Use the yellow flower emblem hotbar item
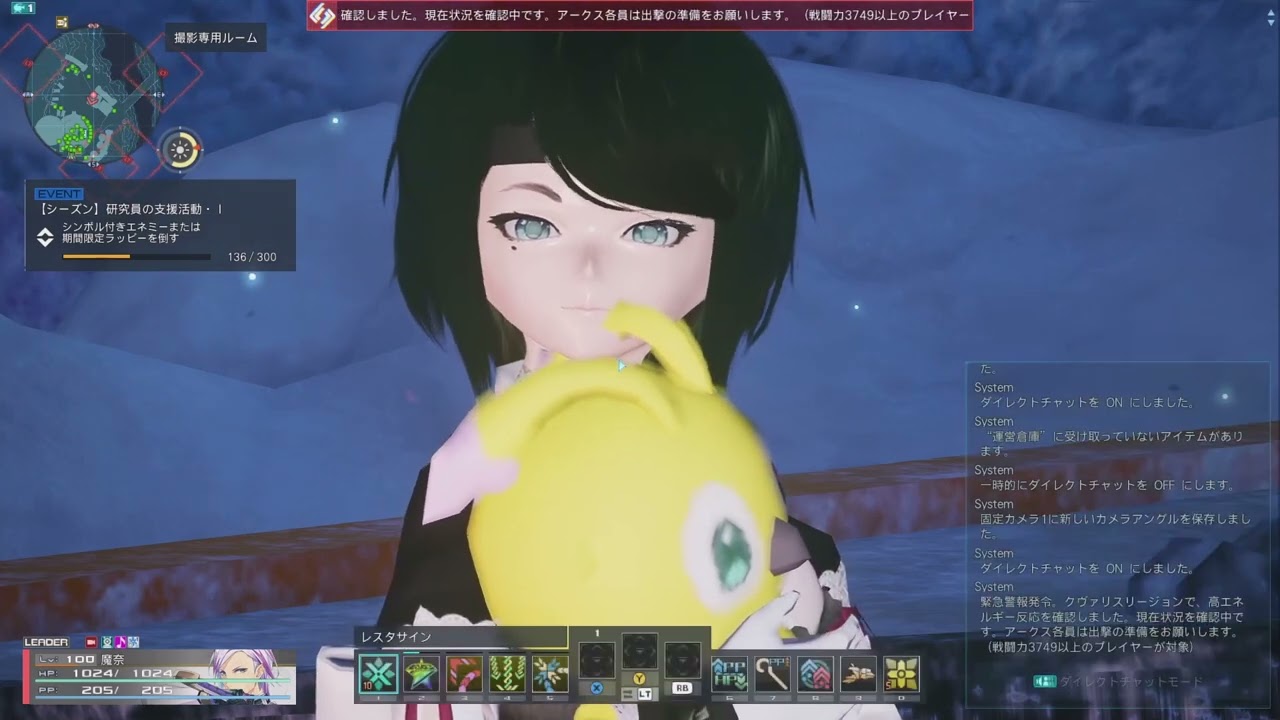The height and width of the screenshot is (720, 1280). click(901, 673)
